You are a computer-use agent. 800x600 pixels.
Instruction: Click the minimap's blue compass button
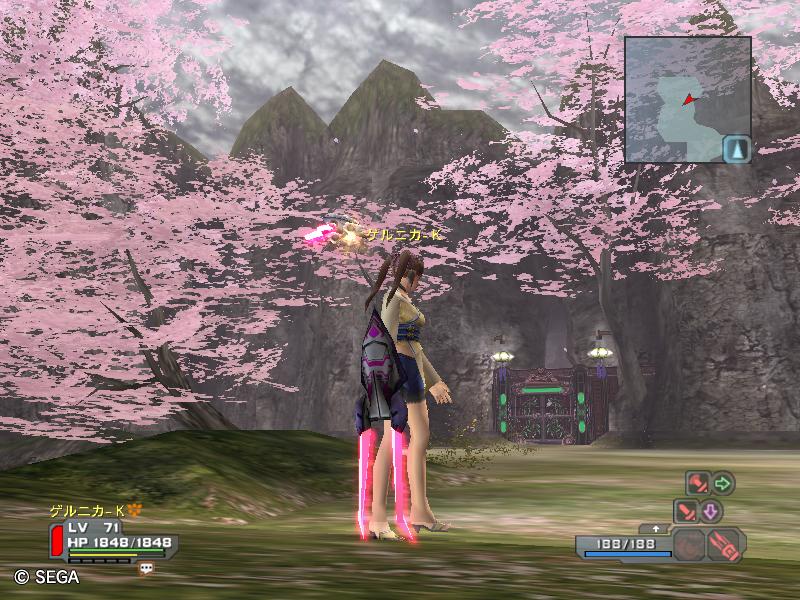click(x=736, y=148)
